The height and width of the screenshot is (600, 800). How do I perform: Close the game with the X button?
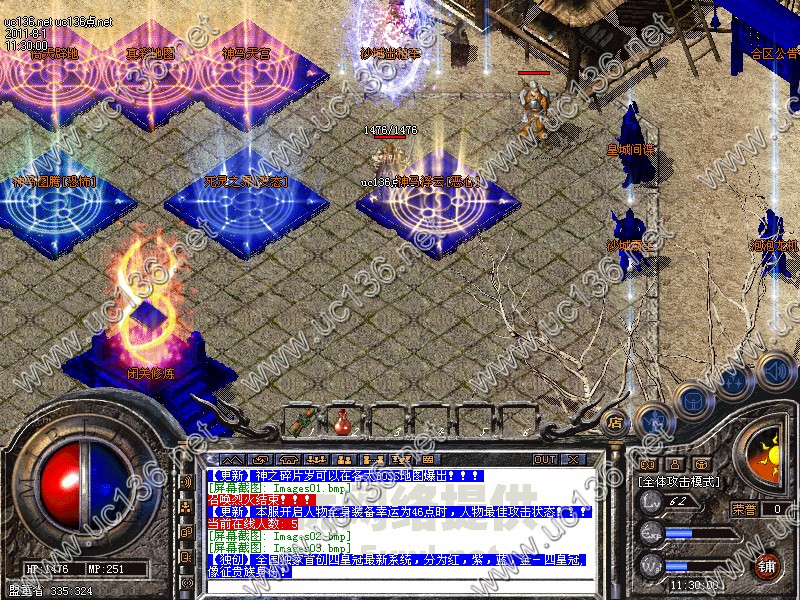coord(573,459)
